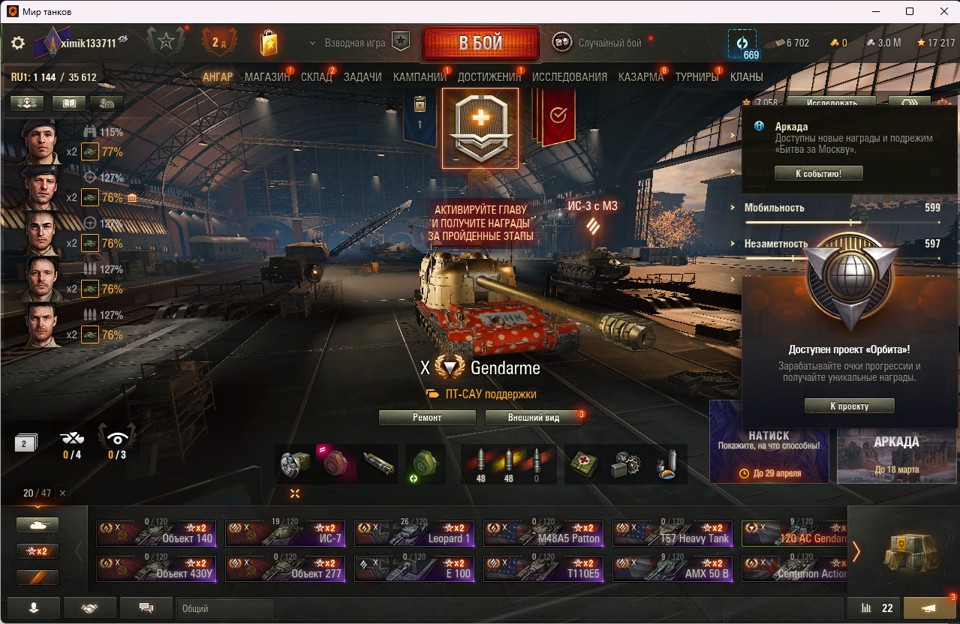
Task: Choose the Leopard 1 tank card
Action: 414,533
